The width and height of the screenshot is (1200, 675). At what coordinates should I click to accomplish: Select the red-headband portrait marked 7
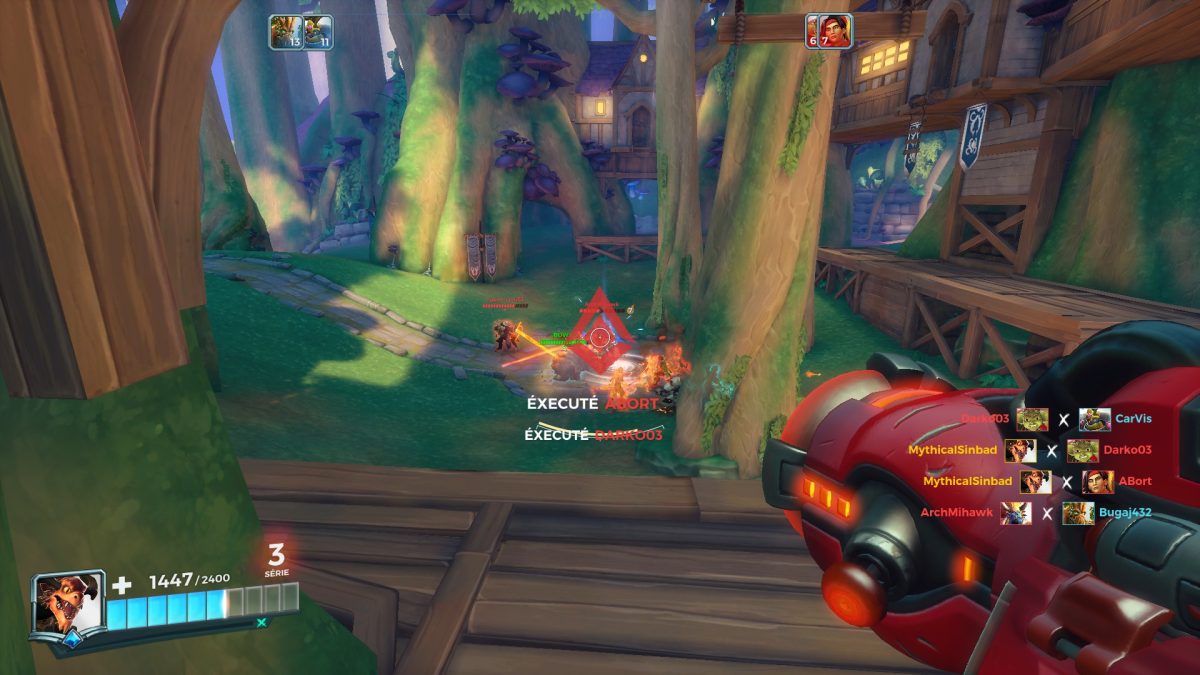coord(835,31)
